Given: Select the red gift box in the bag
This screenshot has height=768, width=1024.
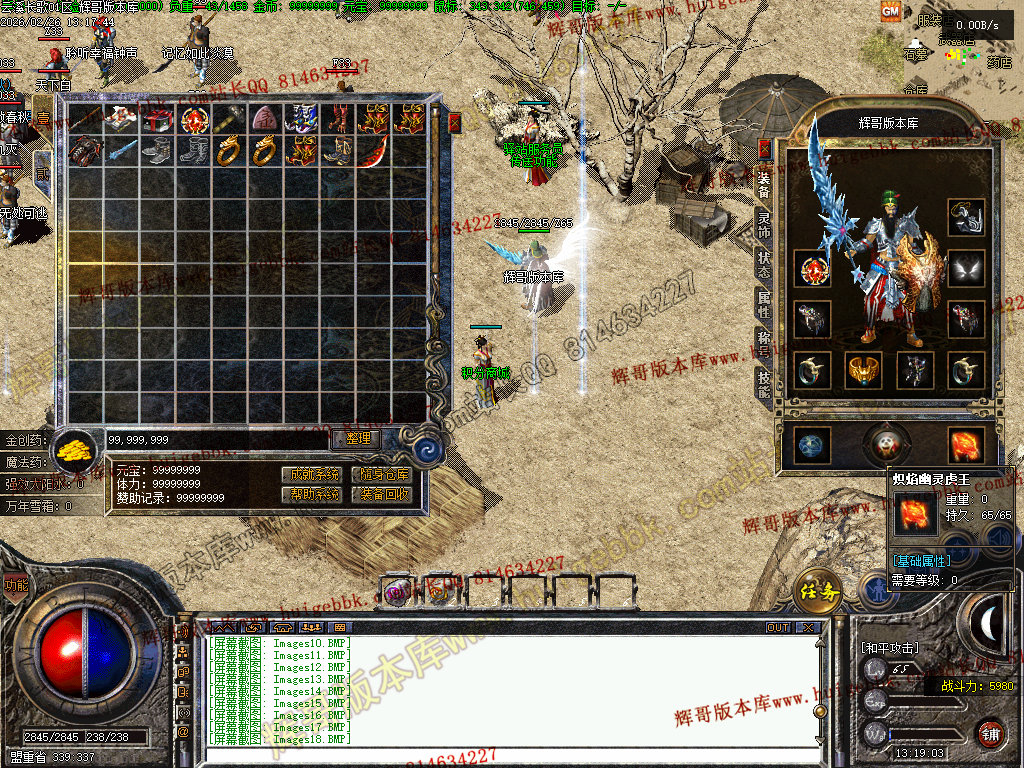Looking at the screenshot, I should click(155, 119).
